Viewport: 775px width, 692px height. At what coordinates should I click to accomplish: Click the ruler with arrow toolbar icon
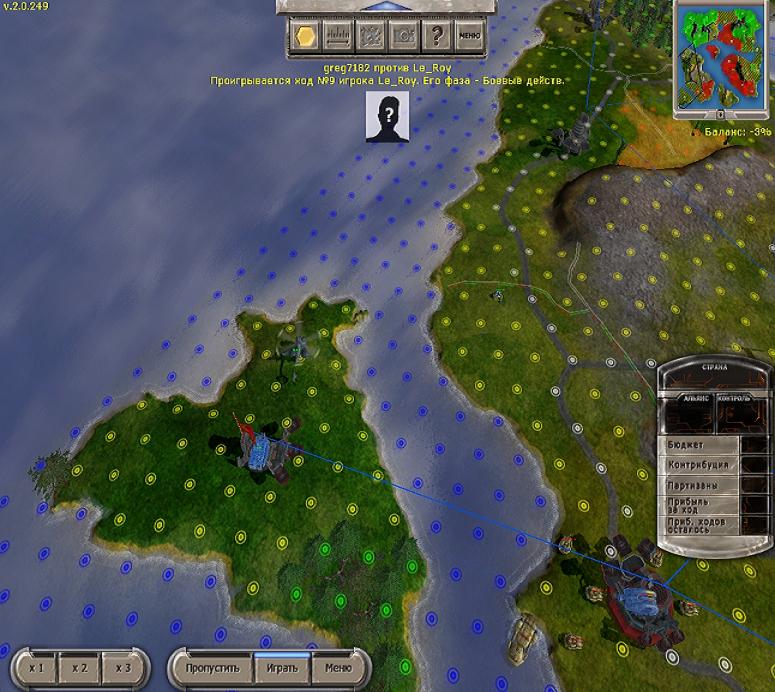click(x=337, y=36)
